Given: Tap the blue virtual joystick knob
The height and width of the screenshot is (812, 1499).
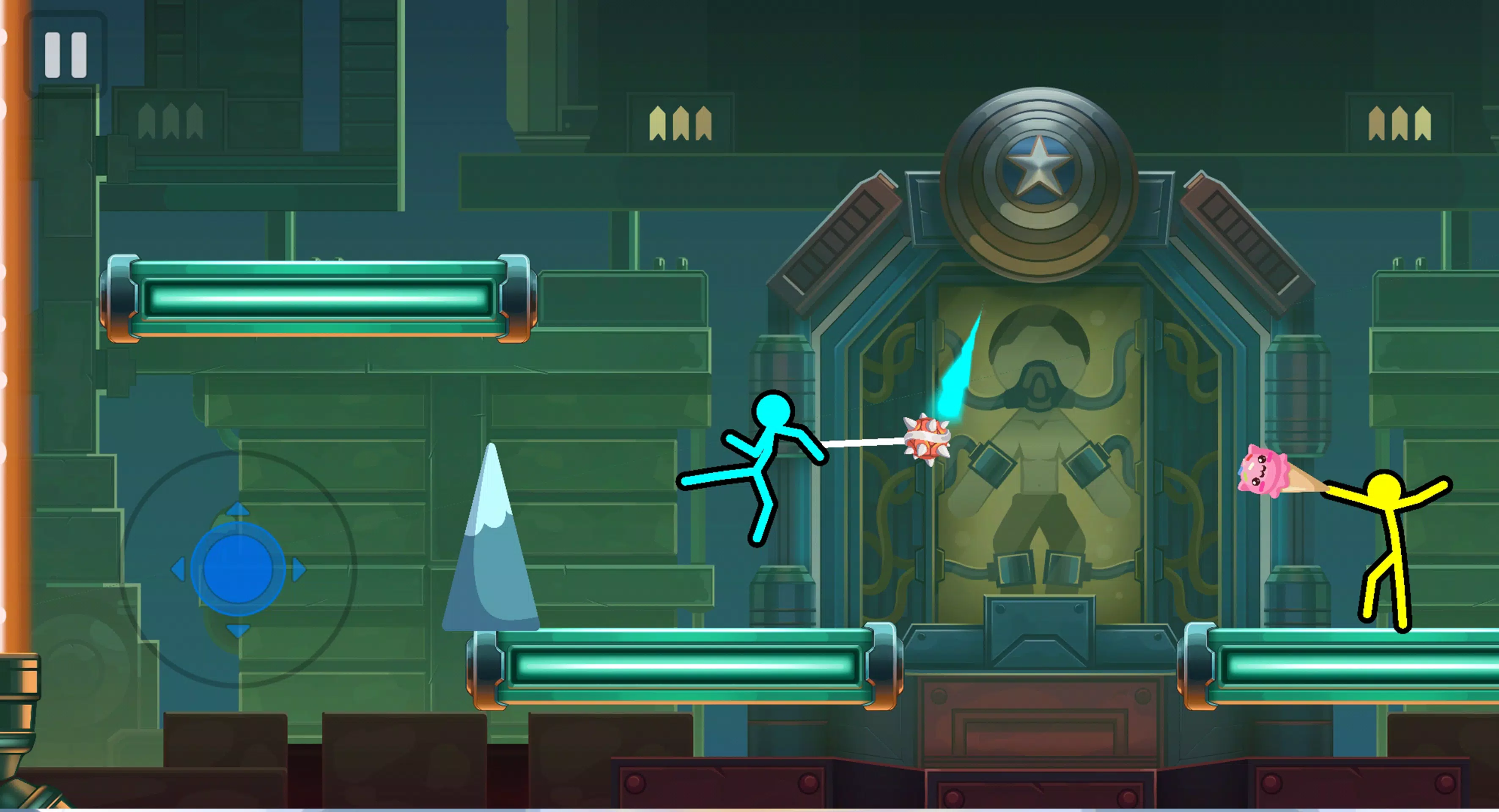Looking at the screenshot, I should tap(237, 568).
